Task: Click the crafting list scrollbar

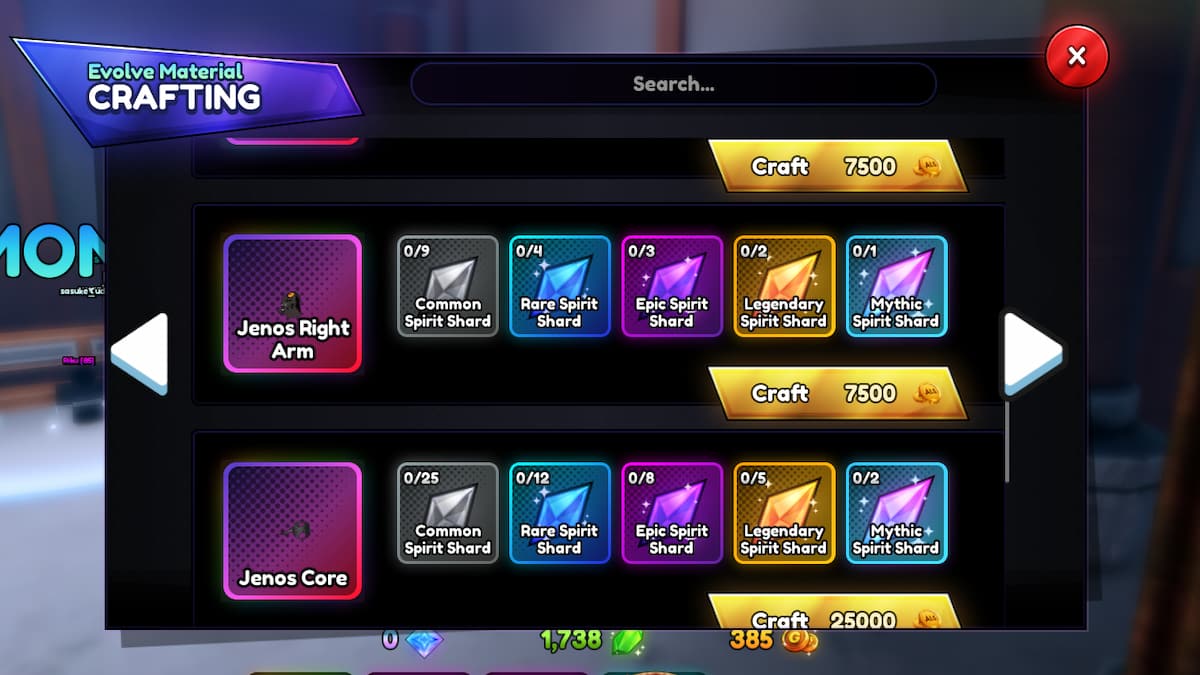Action: pyautogui.click(x=1007, y=440)
